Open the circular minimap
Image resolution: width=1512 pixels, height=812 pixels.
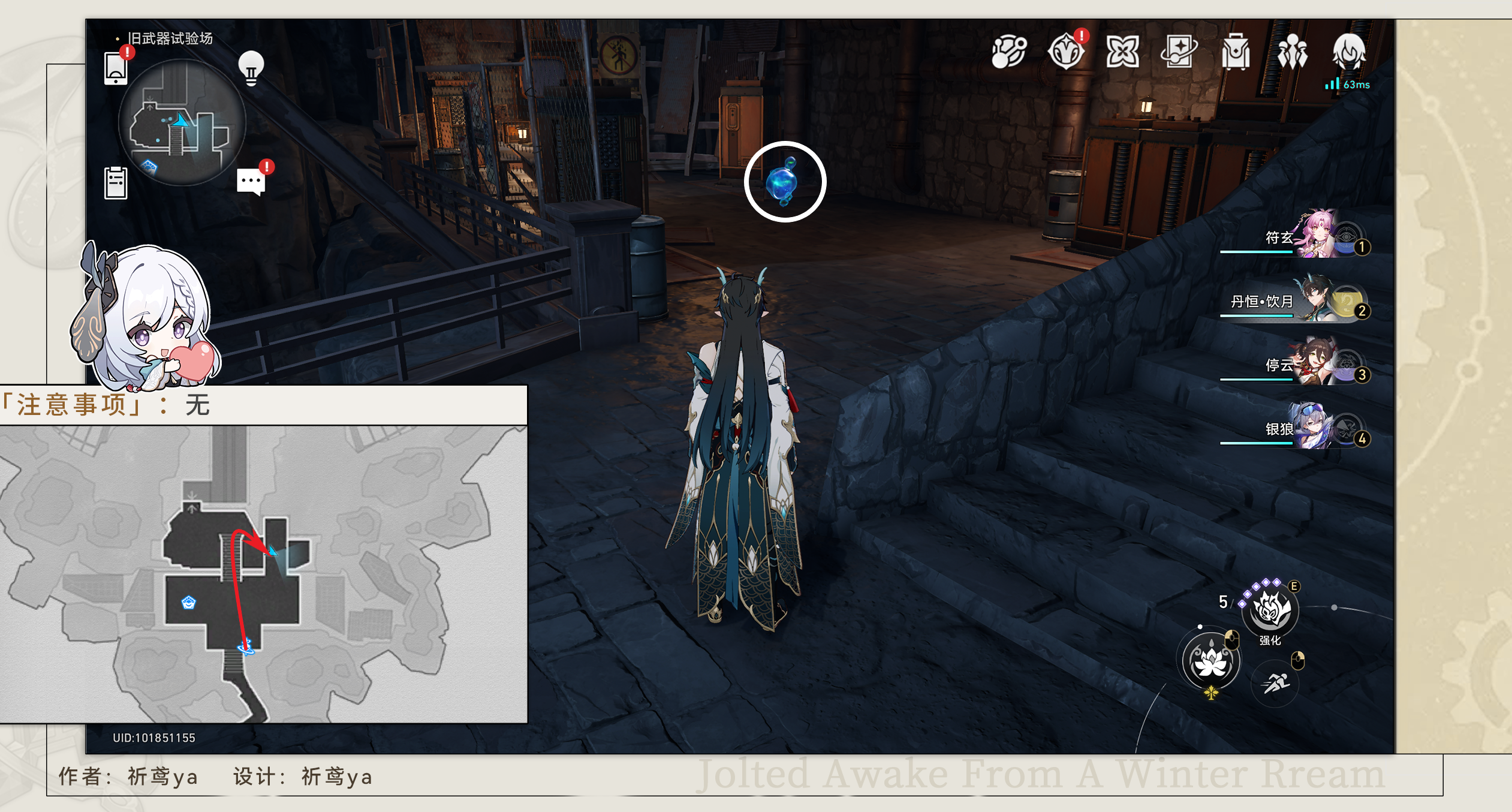coord(182,123)
